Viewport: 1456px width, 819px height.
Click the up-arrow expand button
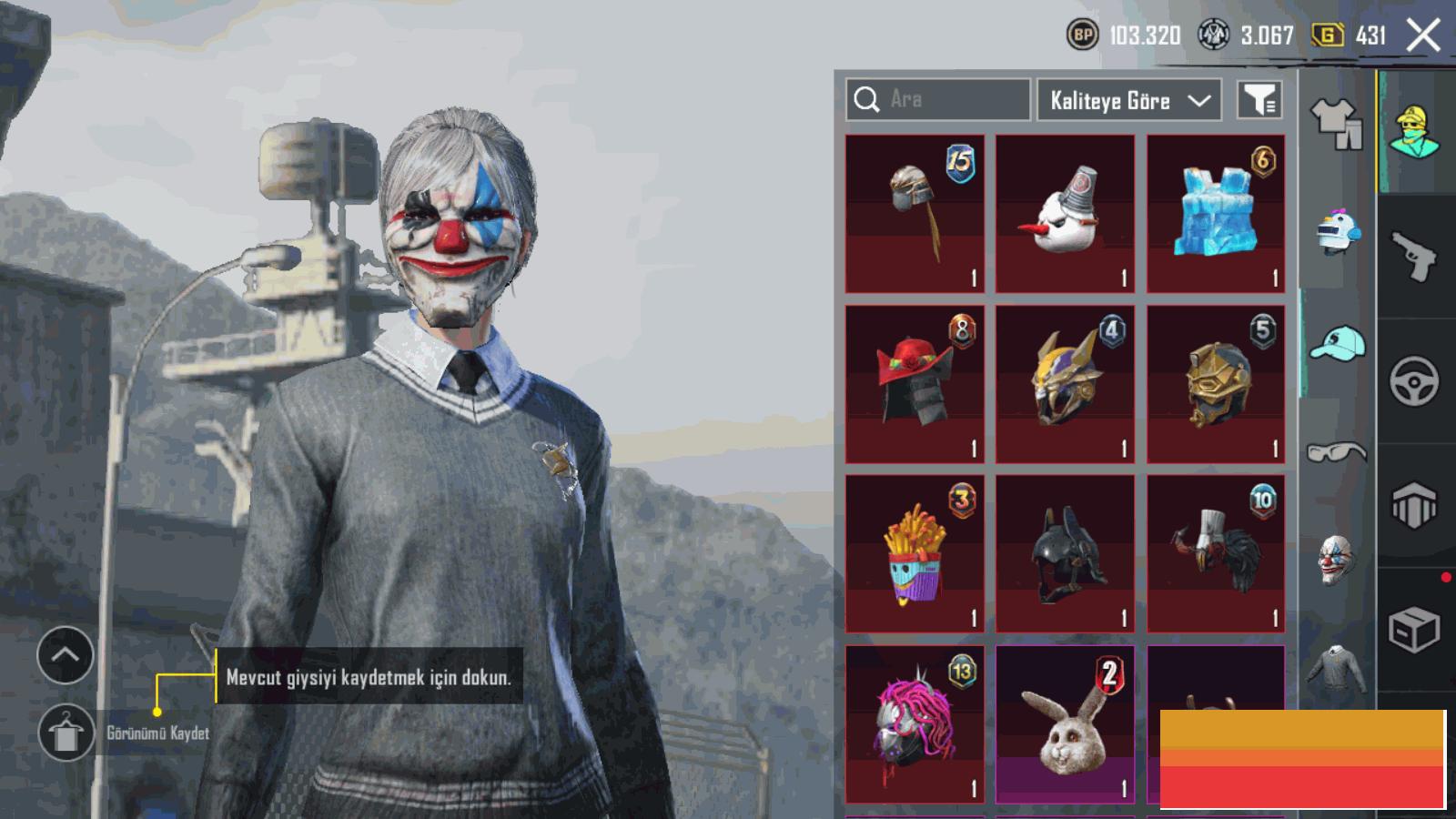coord(66,655)
